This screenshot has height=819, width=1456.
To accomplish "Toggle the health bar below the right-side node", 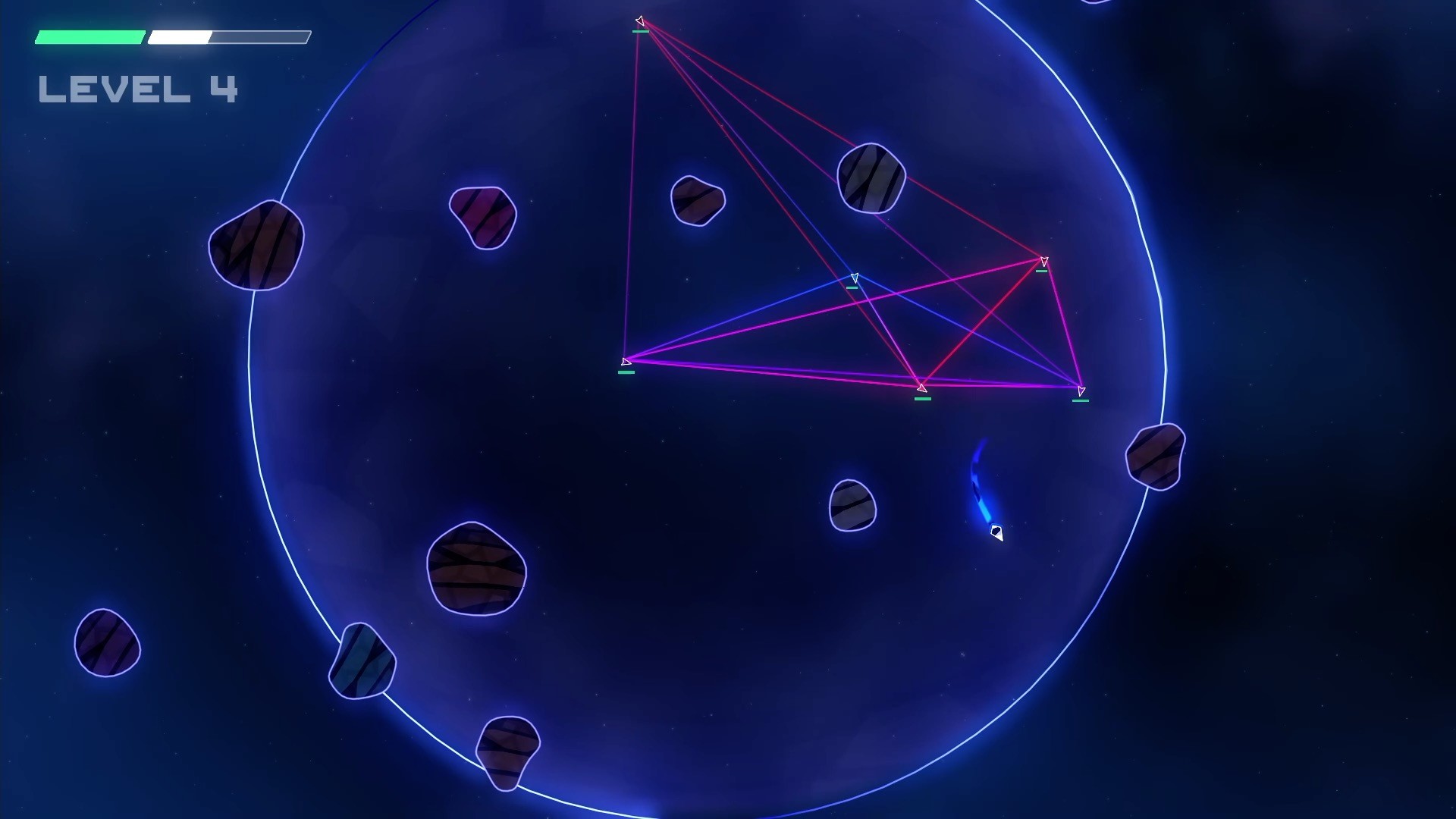I will [1043, 270].
